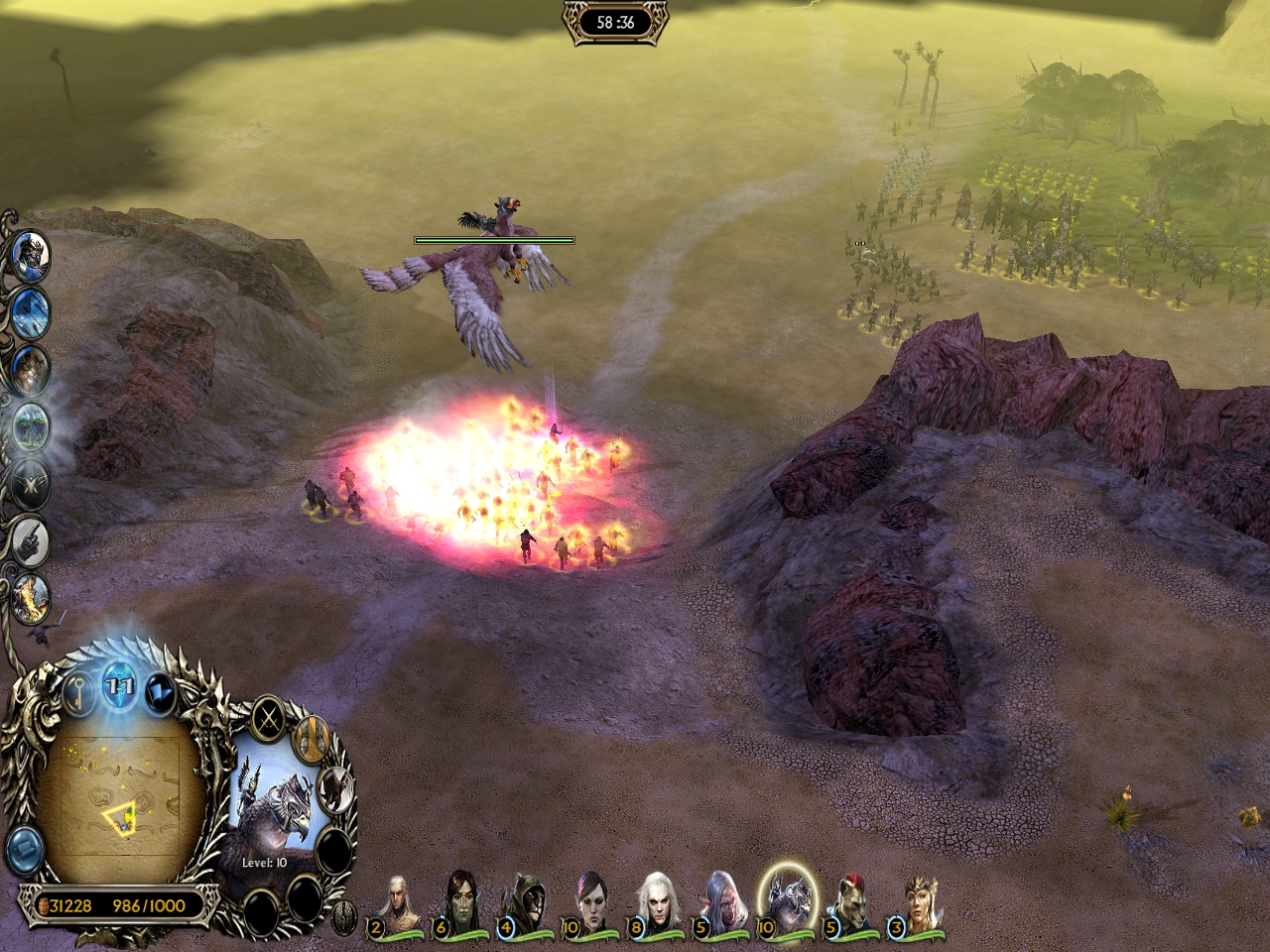The height and width of the screenshot is (952, 1270).
Task: Click the blue flag objectives button
Action: click(159, 692)
